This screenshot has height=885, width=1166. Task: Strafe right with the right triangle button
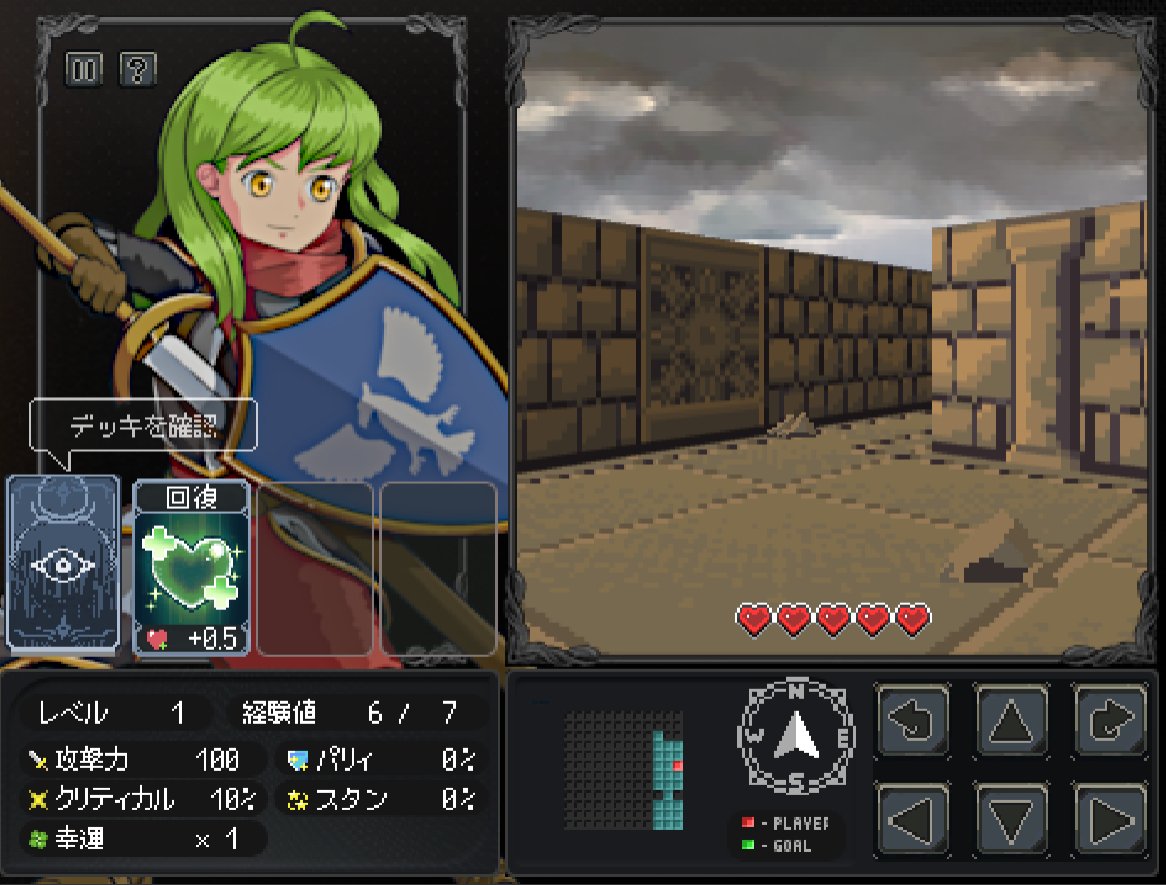point(1110,819)
